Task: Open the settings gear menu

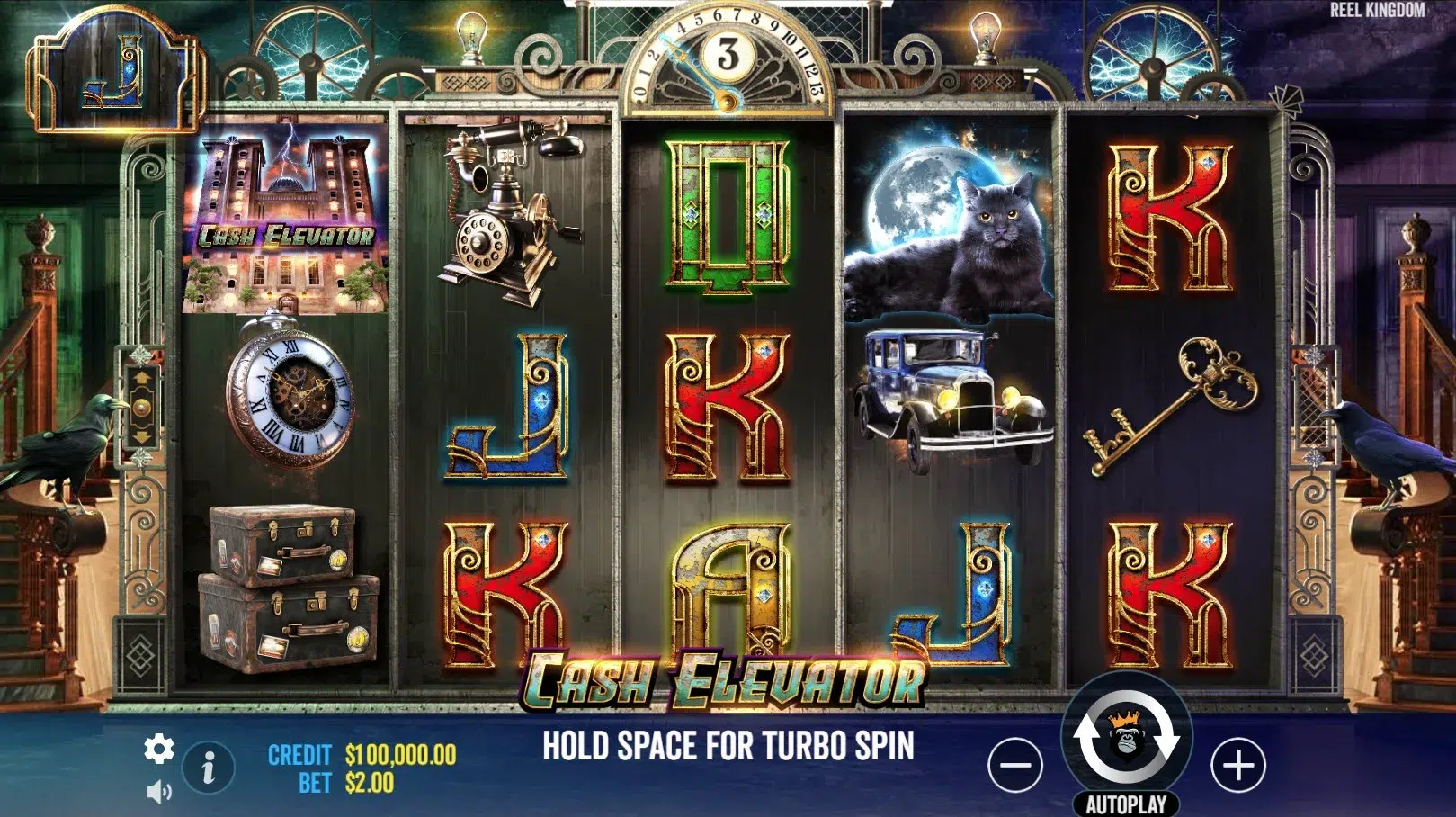Action: click(x=159, y=749)
